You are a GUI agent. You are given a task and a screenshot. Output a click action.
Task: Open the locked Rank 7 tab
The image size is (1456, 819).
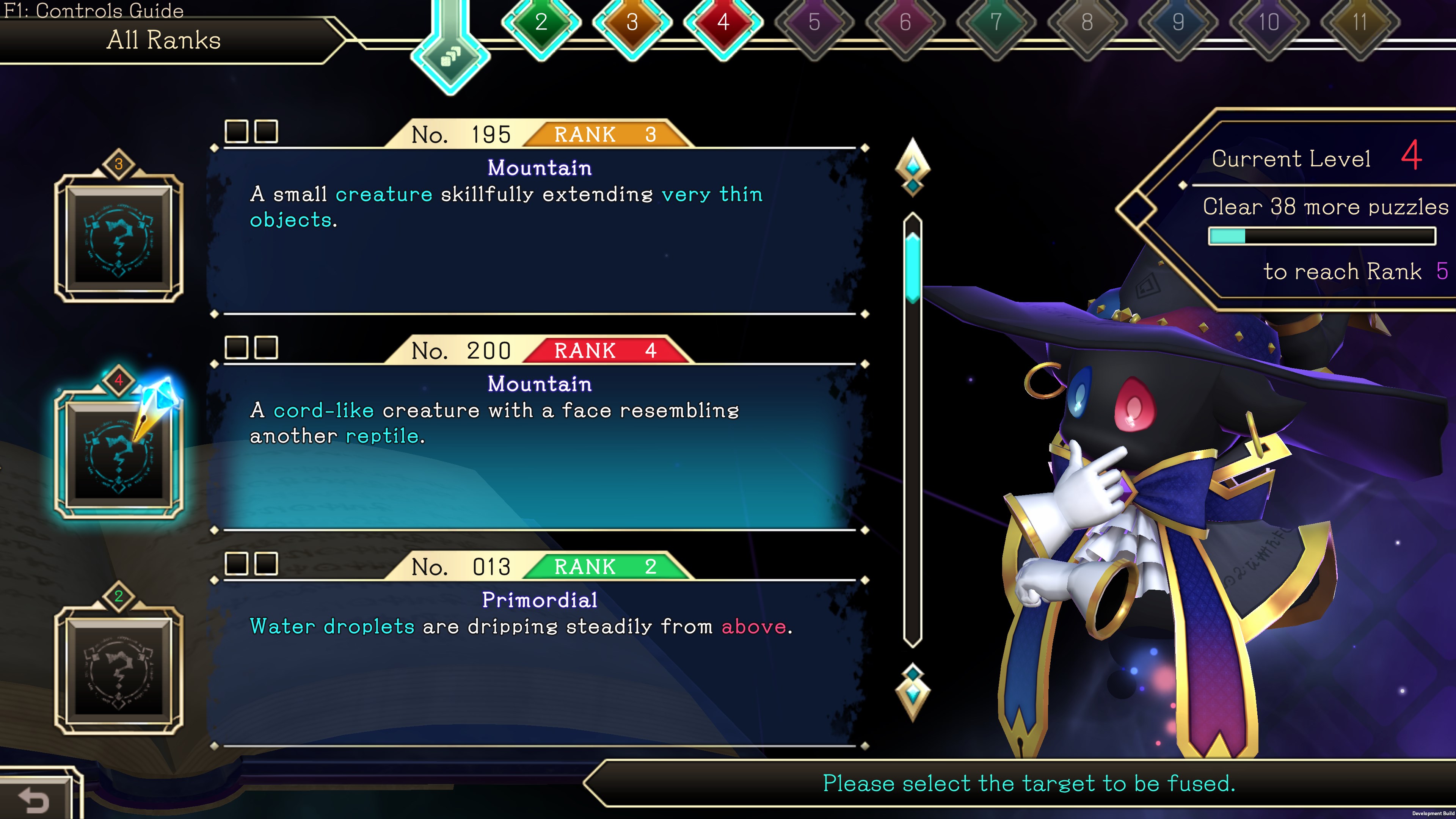tap(996, 23)
